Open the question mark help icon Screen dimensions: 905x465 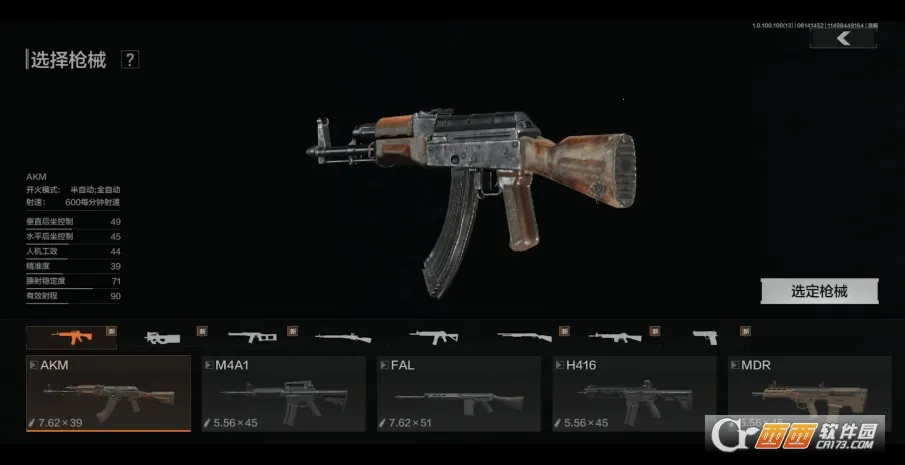[130, 60]
